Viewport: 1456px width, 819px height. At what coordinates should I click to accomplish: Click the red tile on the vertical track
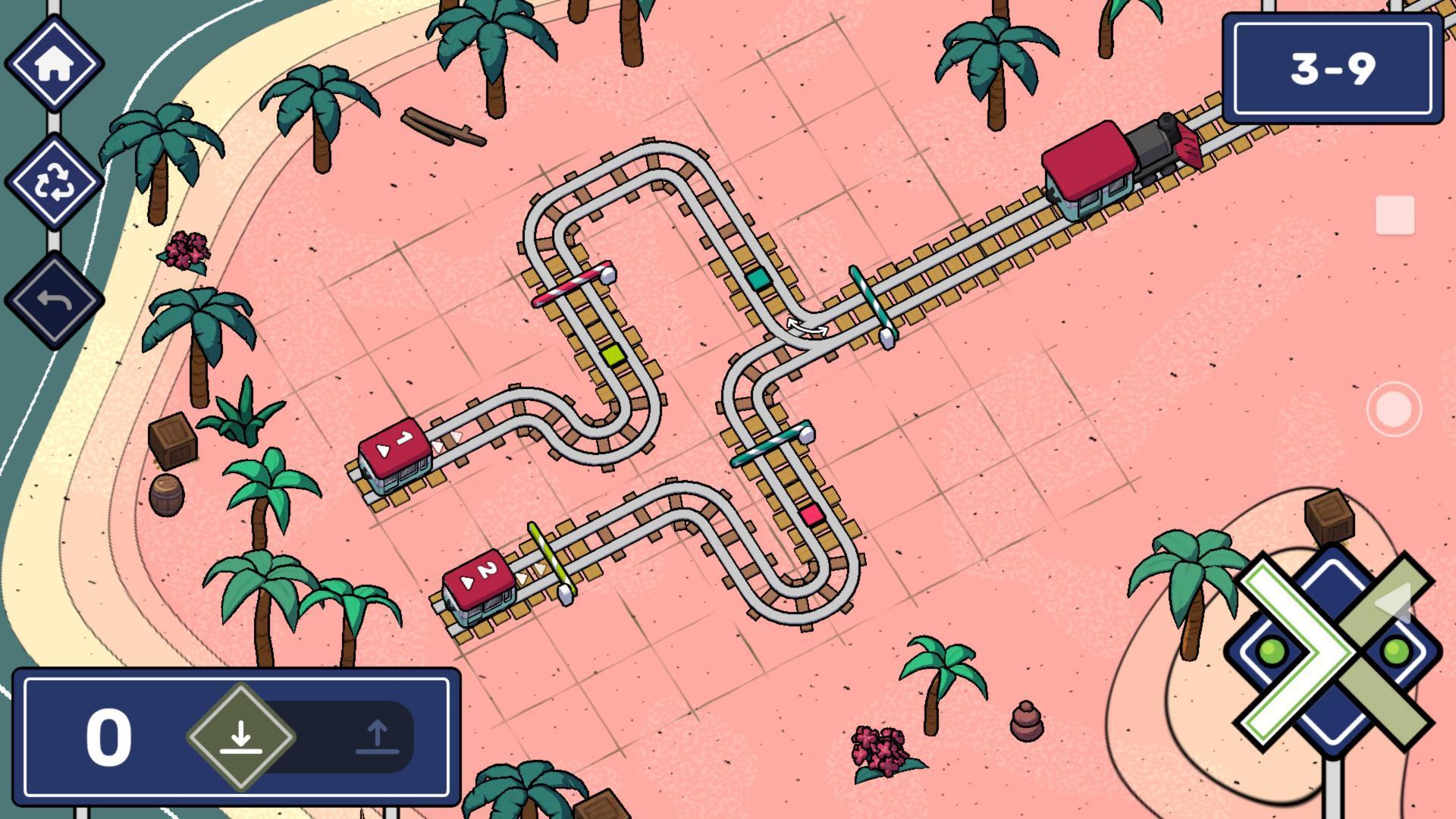tap(810, 513)
